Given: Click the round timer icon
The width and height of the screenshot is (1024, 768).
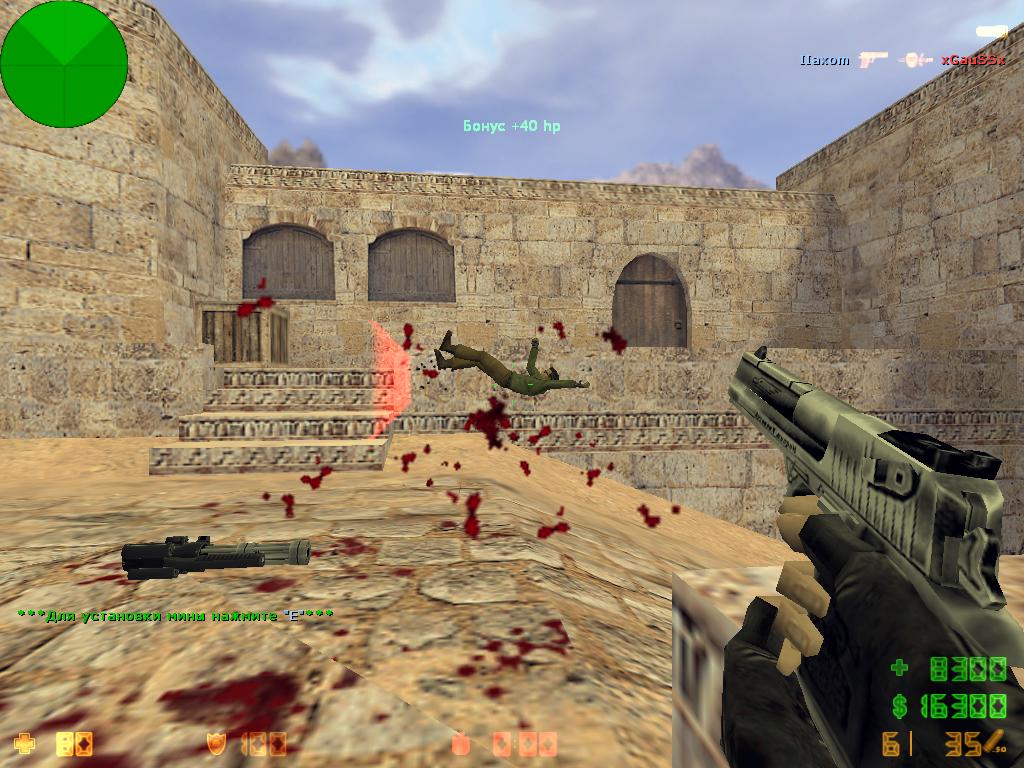Looking at the screenshot, I should point(461,743).
